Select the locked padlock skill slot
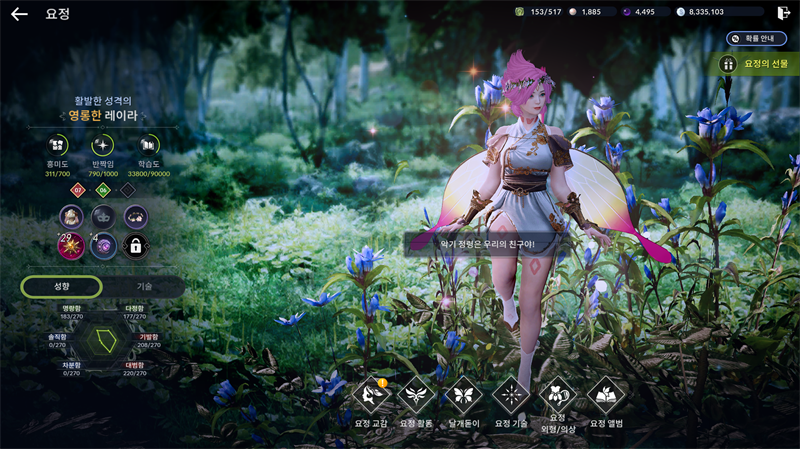The height and width of the screenshot is (449, 800). pos(134,246)
